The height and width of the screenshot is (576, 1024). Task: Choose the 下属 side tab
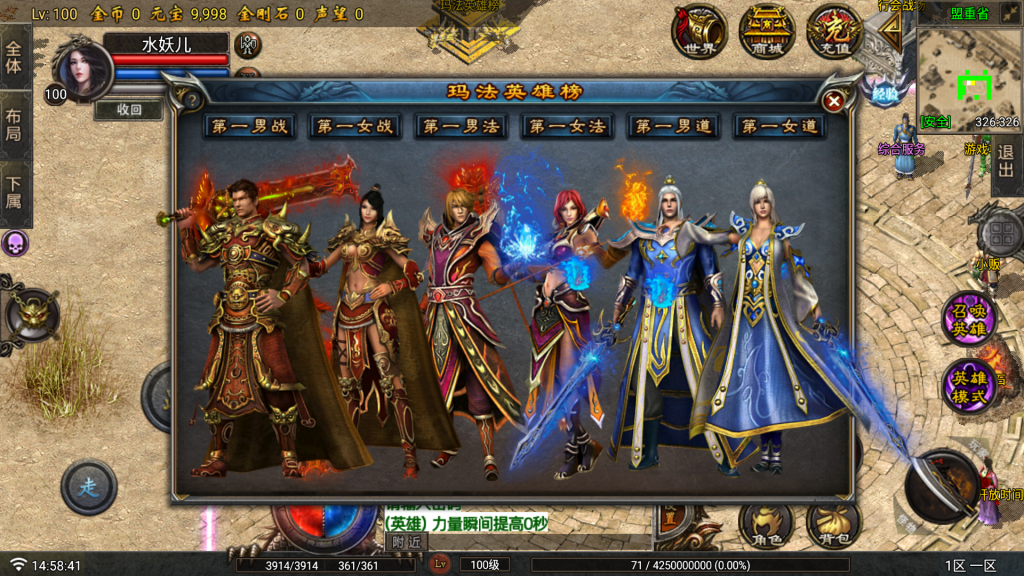click(x=14, y=195)
